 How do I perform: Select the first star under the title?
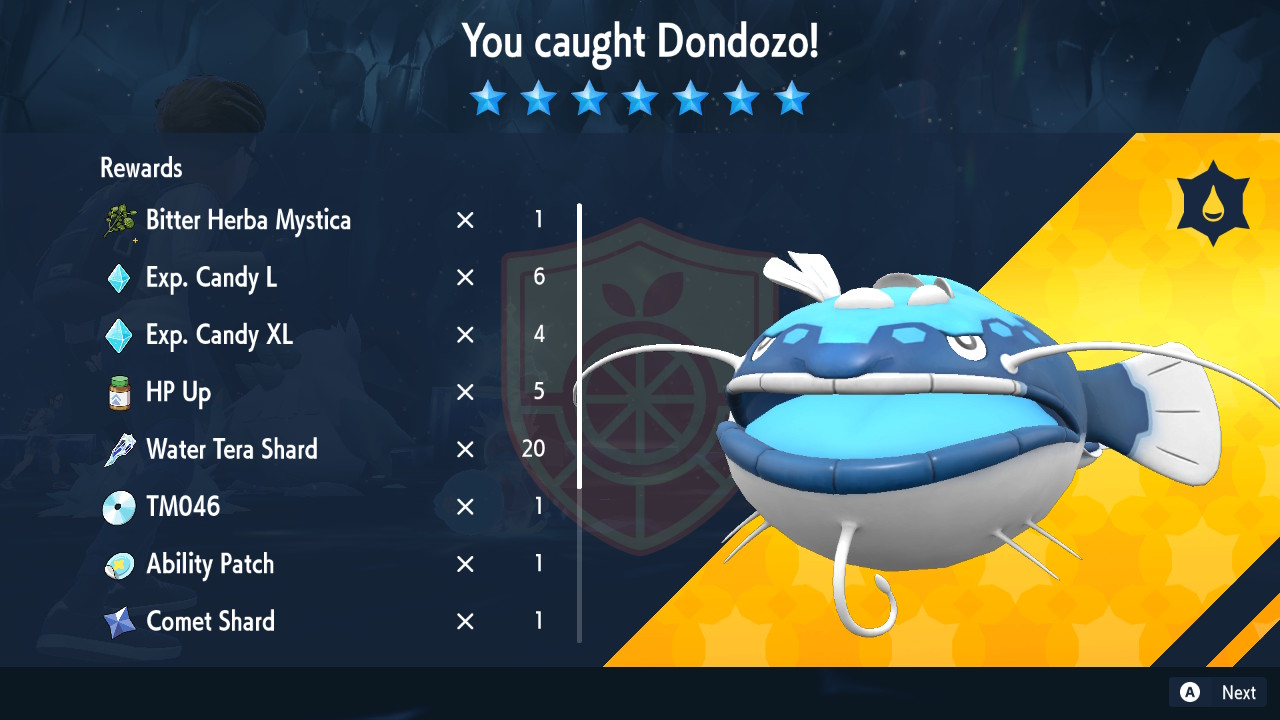click(488, 98)
